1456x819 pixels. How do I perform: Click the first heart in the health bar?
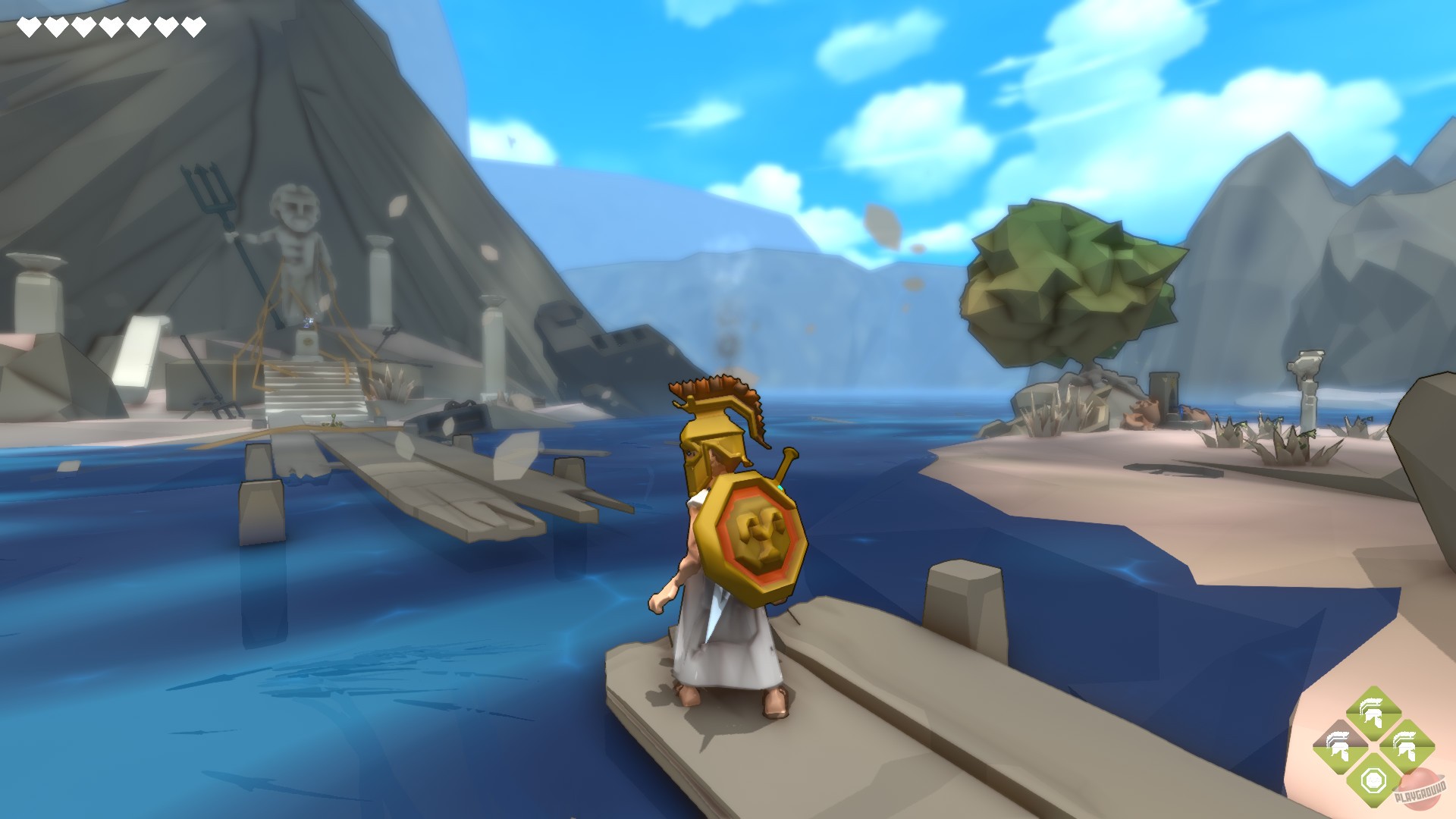tap(29, 25)
